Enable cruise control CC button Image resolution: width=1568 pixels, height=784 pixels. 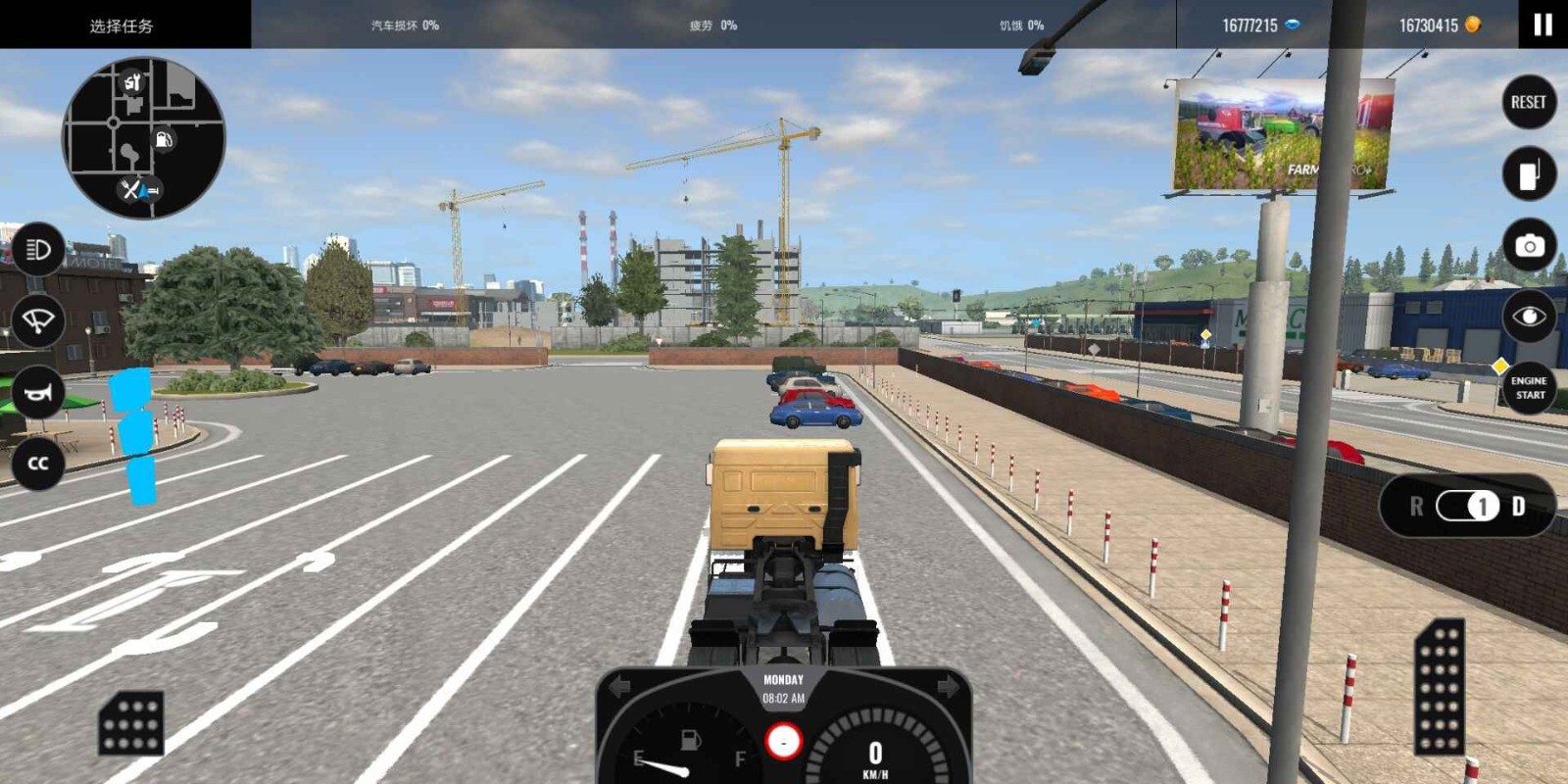[38, 464]
